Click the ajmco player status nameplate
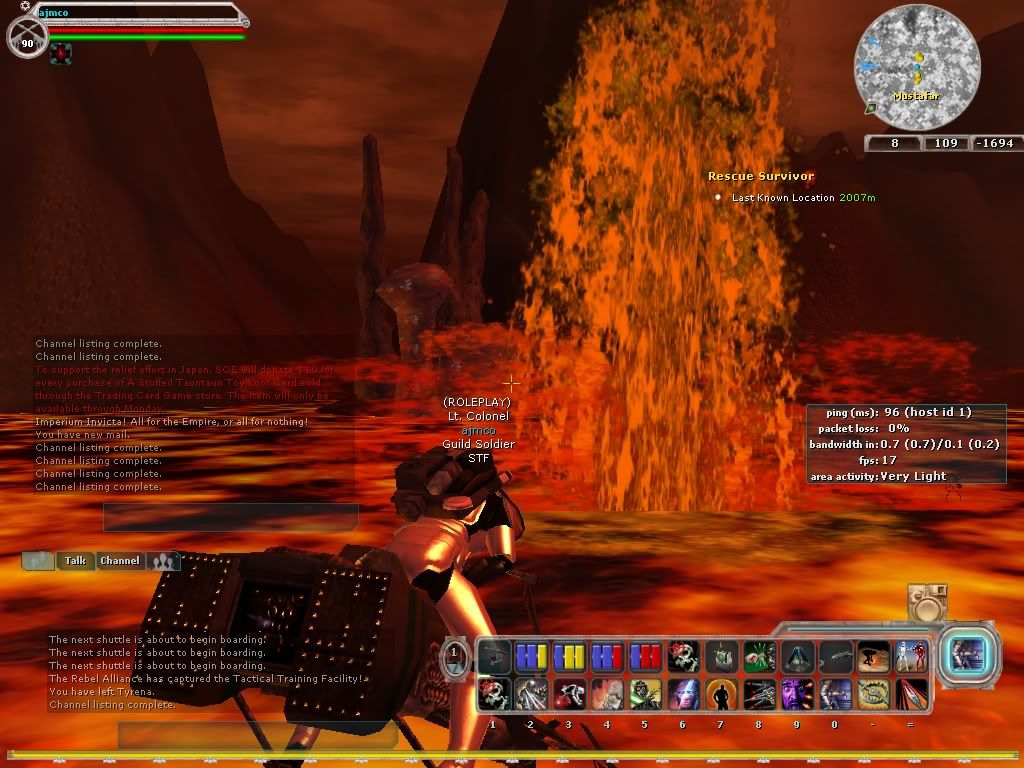This screenshot has width=1024, height=768. pyautogui.click(x=140, y=14)
